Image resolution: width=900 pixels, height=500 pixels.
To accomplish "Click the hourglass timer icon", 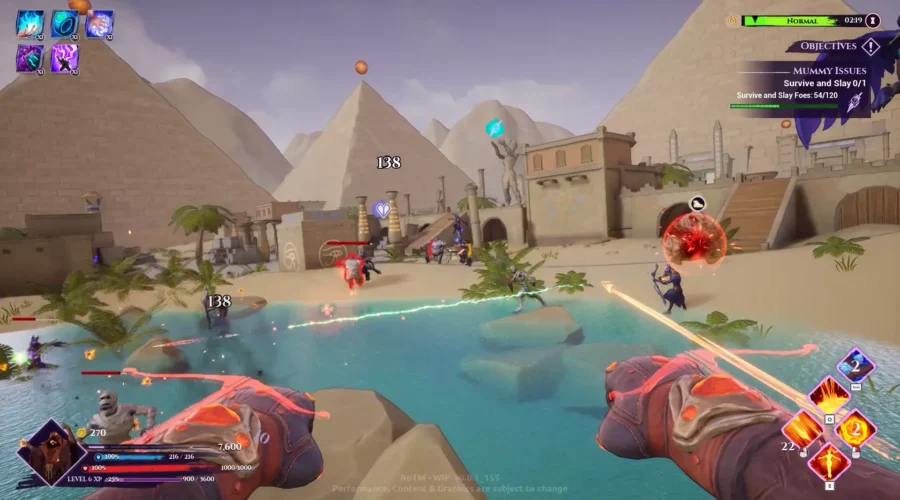I will [873, 20].
